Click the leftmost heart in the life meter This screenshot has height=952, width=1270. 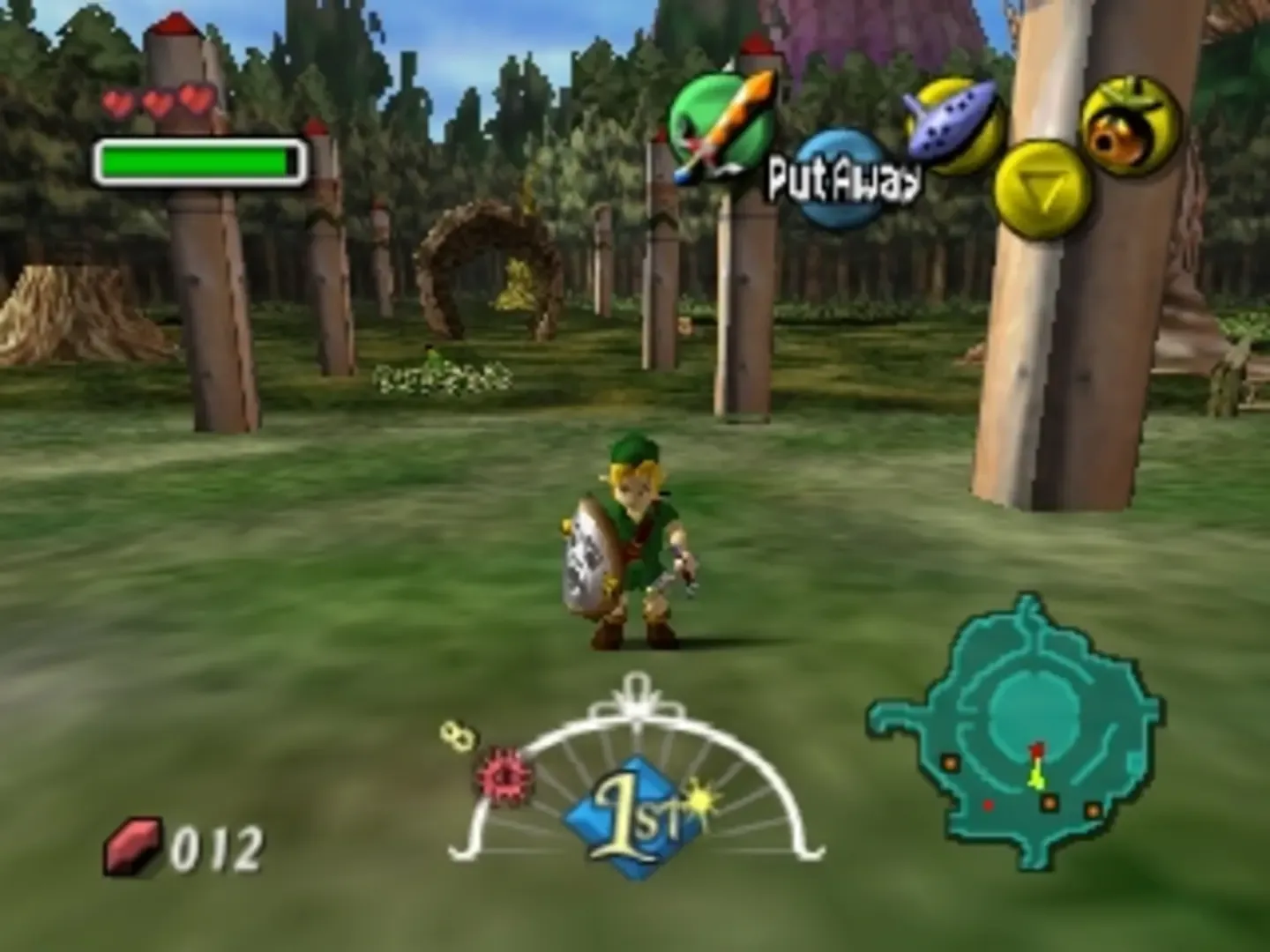(117, 101)
